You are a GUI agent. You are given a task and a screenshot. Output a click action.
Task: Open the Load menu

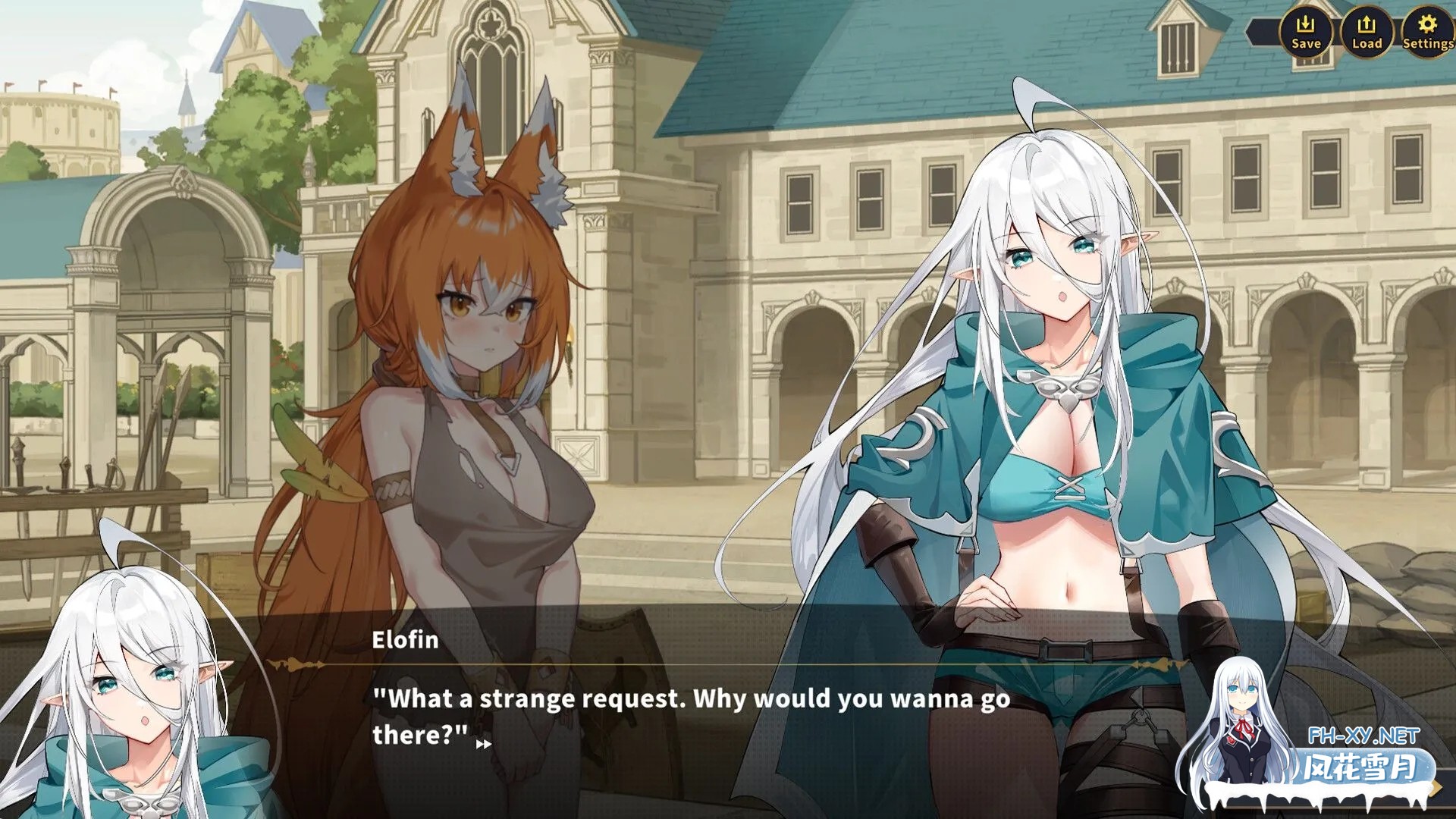coord(1367,32)
